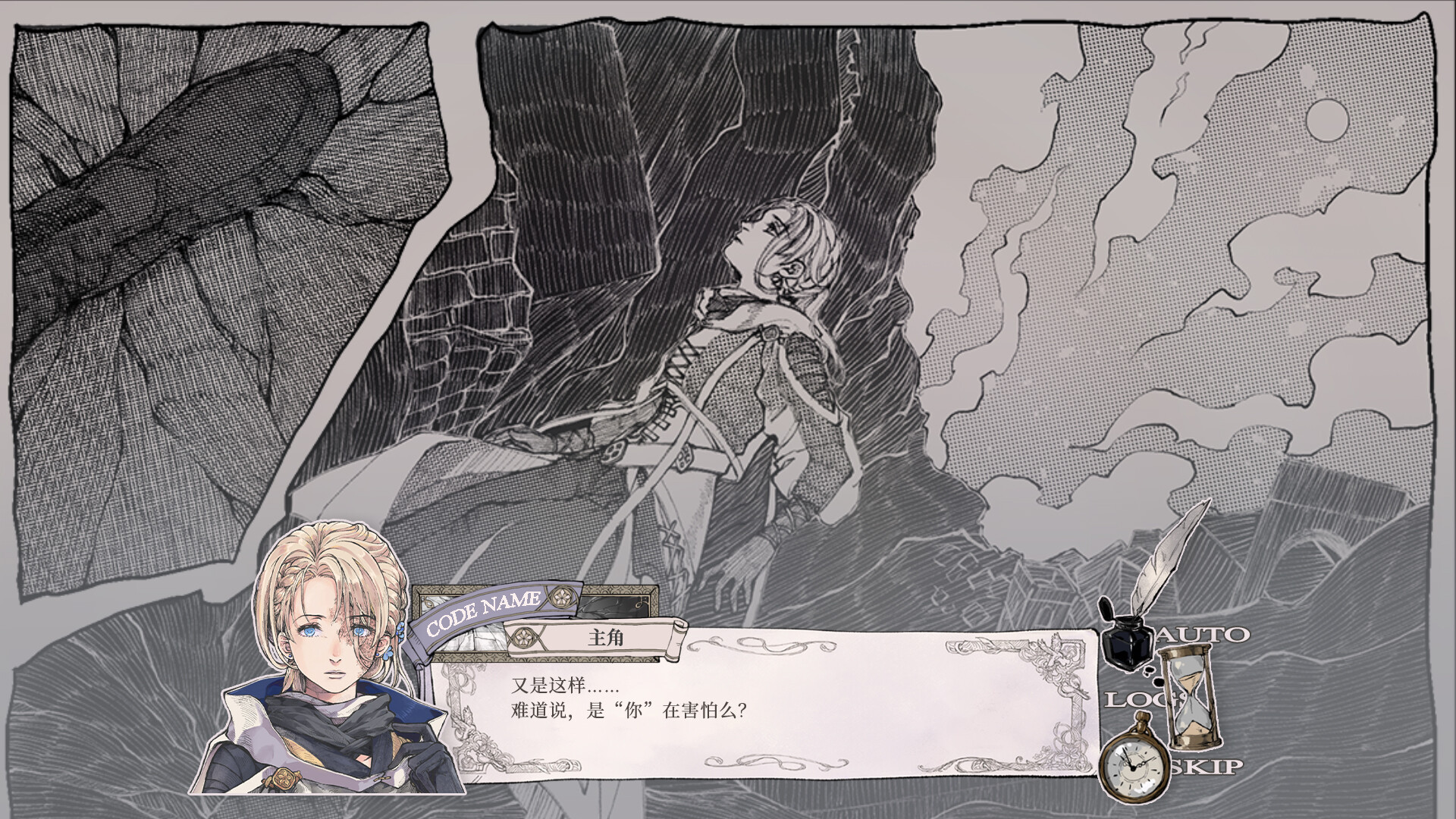
Task: Click the flower emblem on the CODE NAME banner
Action: (x=562, y=598)
